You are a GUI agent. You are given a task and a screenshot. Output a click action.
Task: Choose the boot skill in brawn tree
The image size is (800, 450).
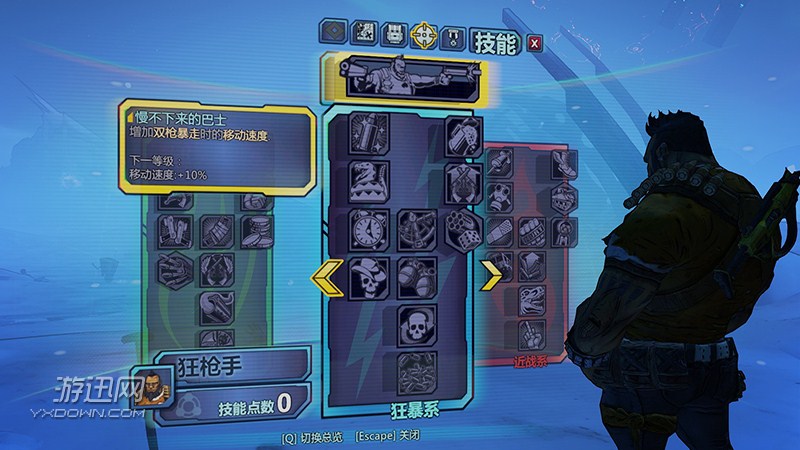pyautogui.click(x=565, y=165)
